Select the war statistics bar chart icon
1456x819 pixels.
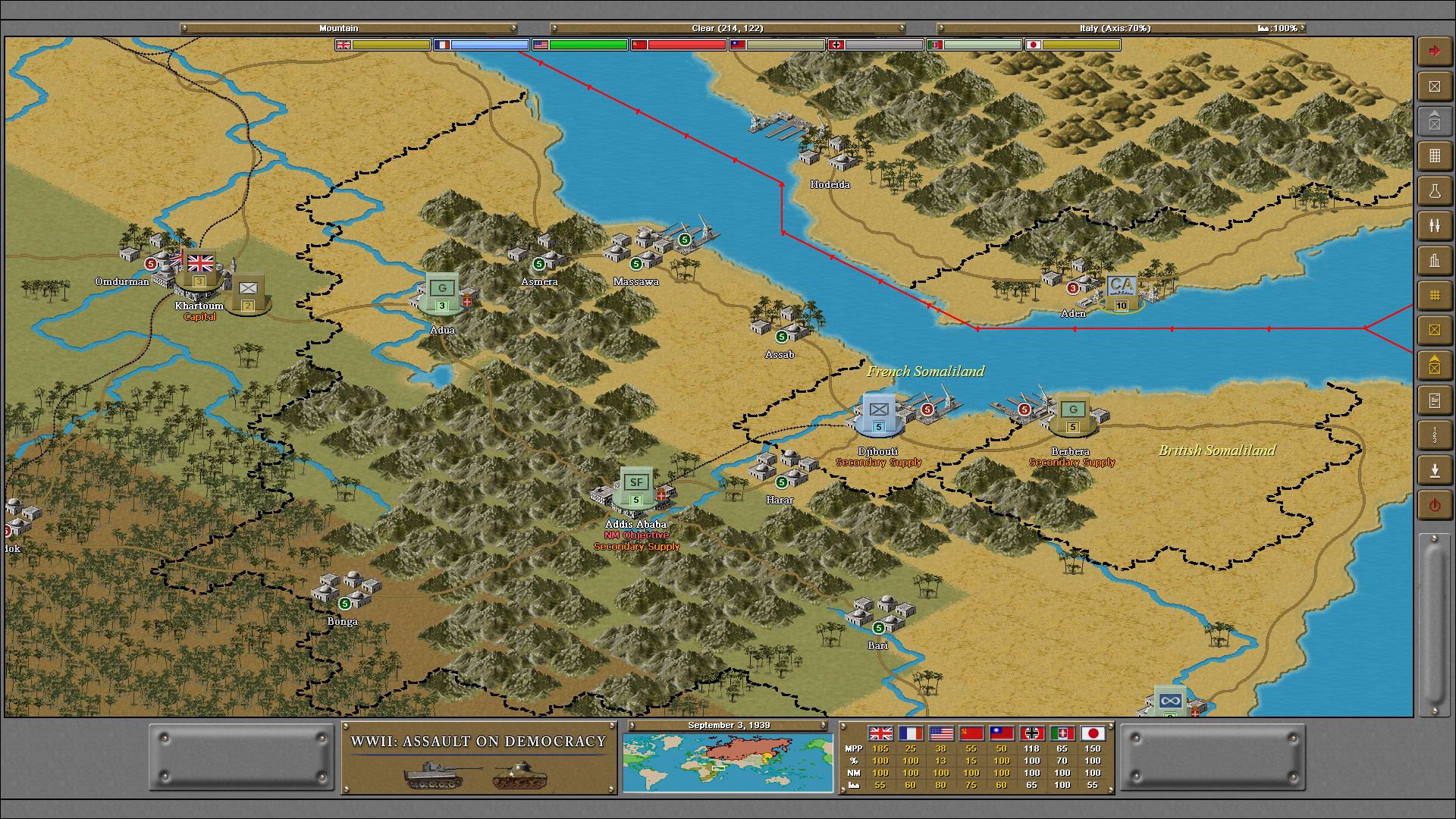(x=1435, y=260)
